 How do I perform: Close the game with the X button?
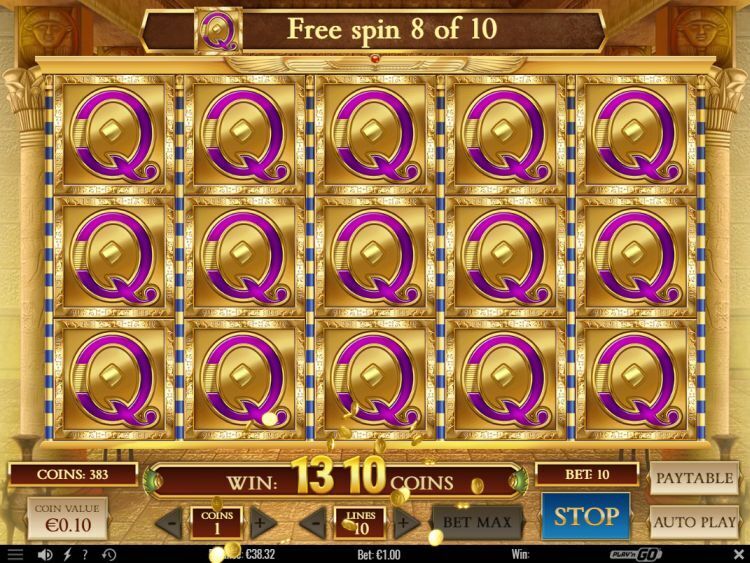coord(738,553)
